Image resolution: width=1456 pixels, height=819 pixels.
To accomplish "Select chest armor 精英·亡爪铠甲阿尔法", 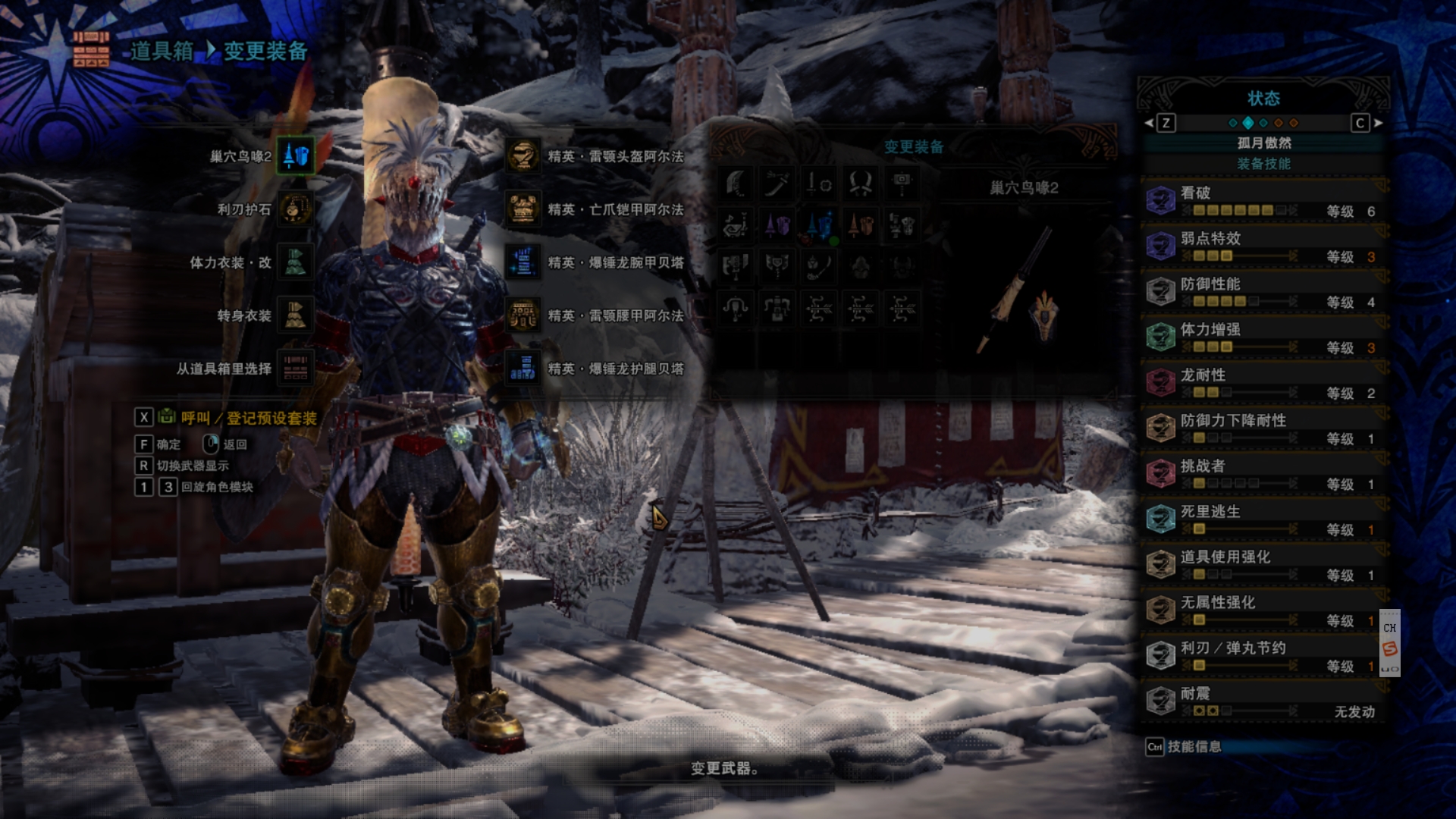I will pyautogui.click(x=523, y=209).
